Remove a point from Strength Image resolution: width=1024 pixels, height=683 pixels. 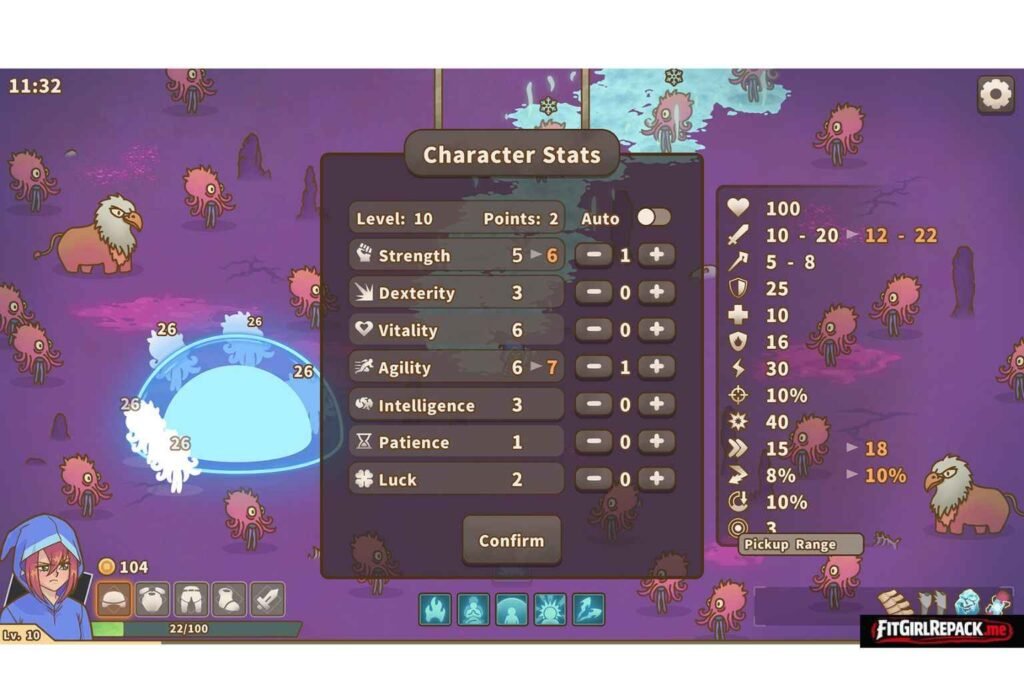click(594, 255)
